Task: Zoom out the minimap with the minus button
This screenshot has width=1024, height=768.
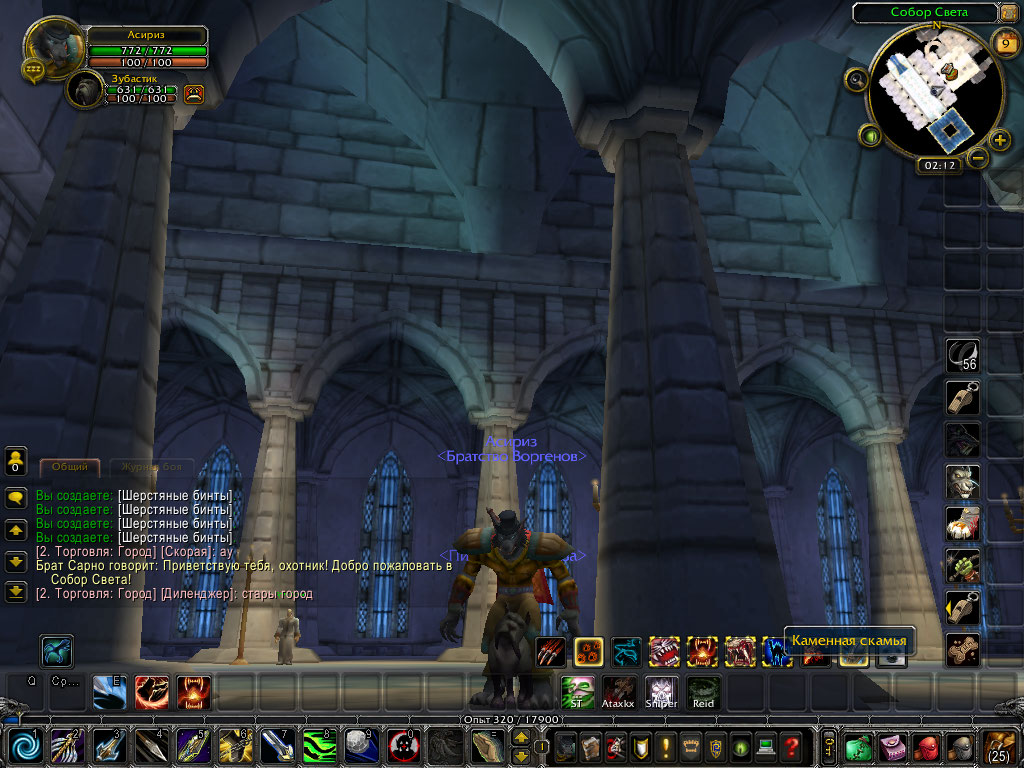Action: point(978,157)
